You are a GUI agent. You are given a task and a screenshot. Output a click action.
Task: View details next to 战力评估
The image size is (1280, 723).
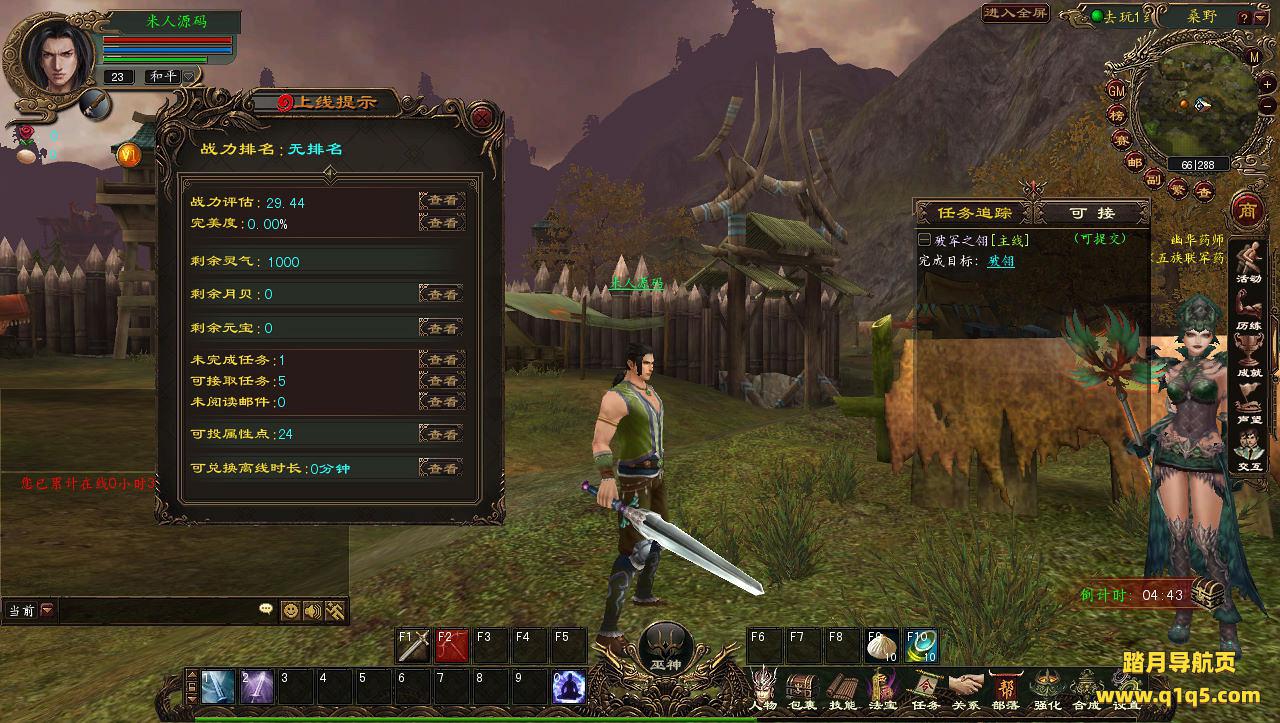pos(441,201)
